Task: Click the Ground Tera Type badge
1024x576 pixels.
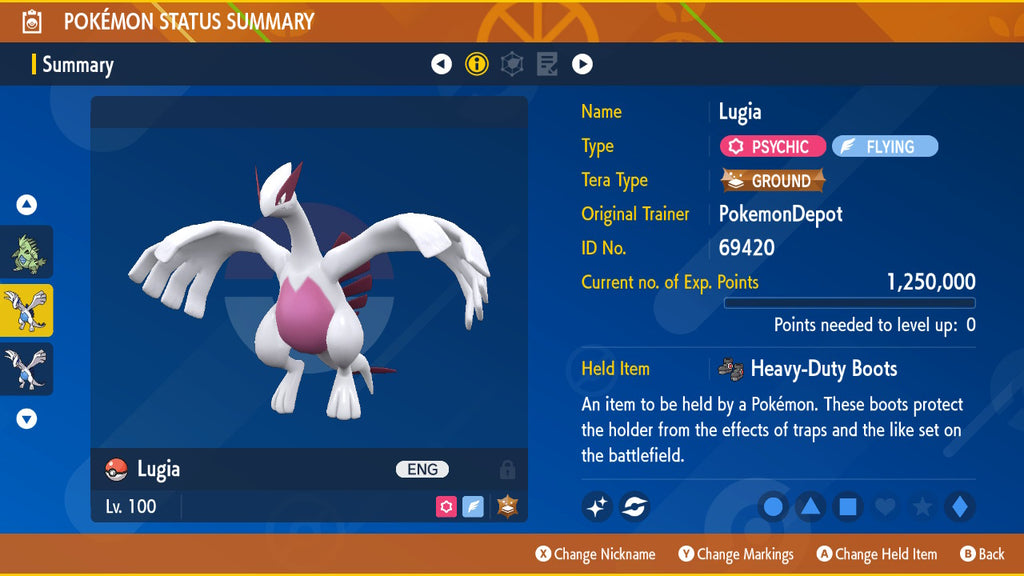Action: point(773,181)
